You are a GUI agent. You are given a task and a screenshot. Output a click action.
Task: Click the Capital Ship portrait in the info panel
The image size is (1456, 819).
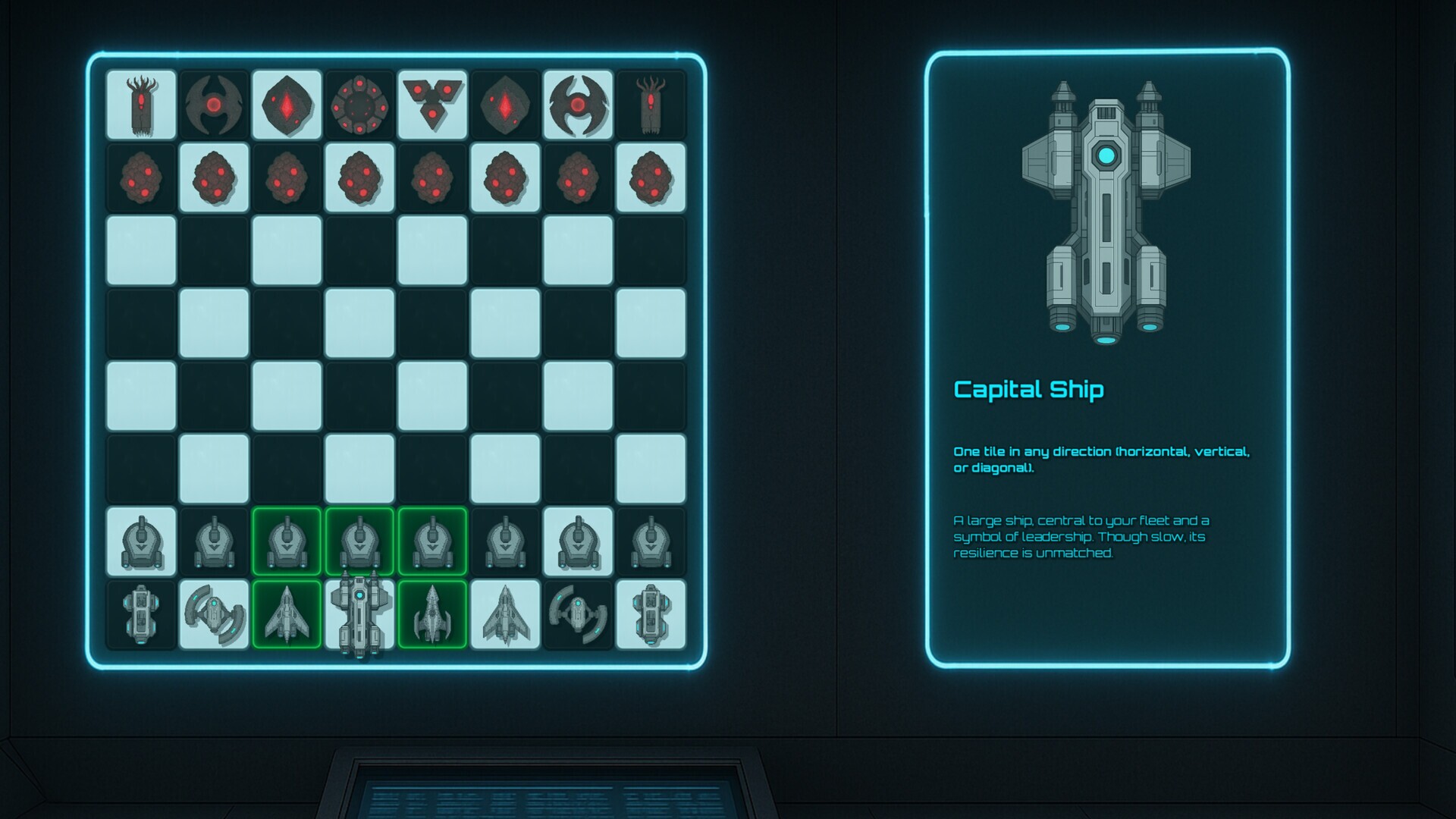pos(1106,212)
